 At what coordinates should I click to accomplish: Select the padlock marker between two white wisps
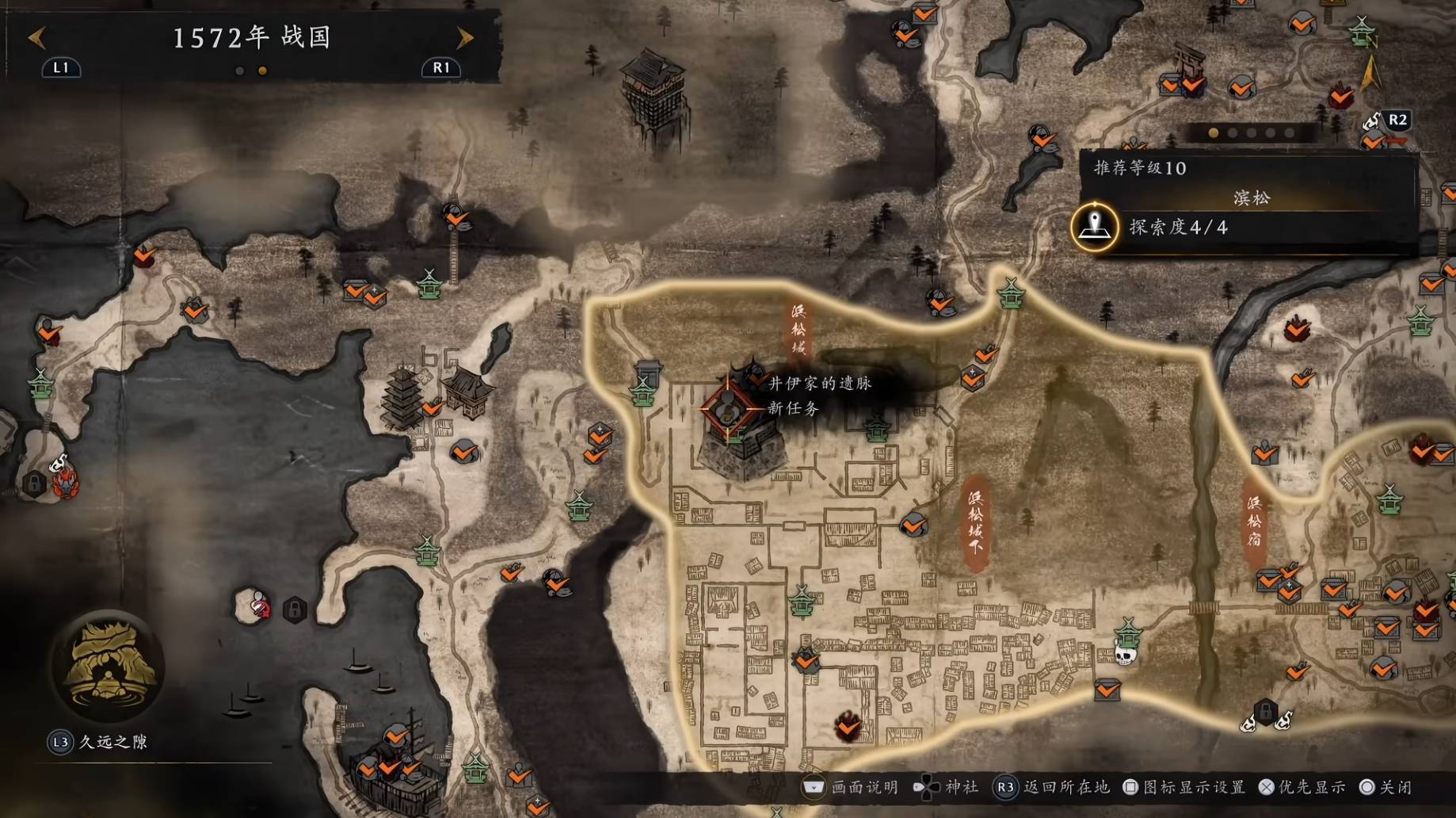pyautogui.click(x=1265, y=711)
